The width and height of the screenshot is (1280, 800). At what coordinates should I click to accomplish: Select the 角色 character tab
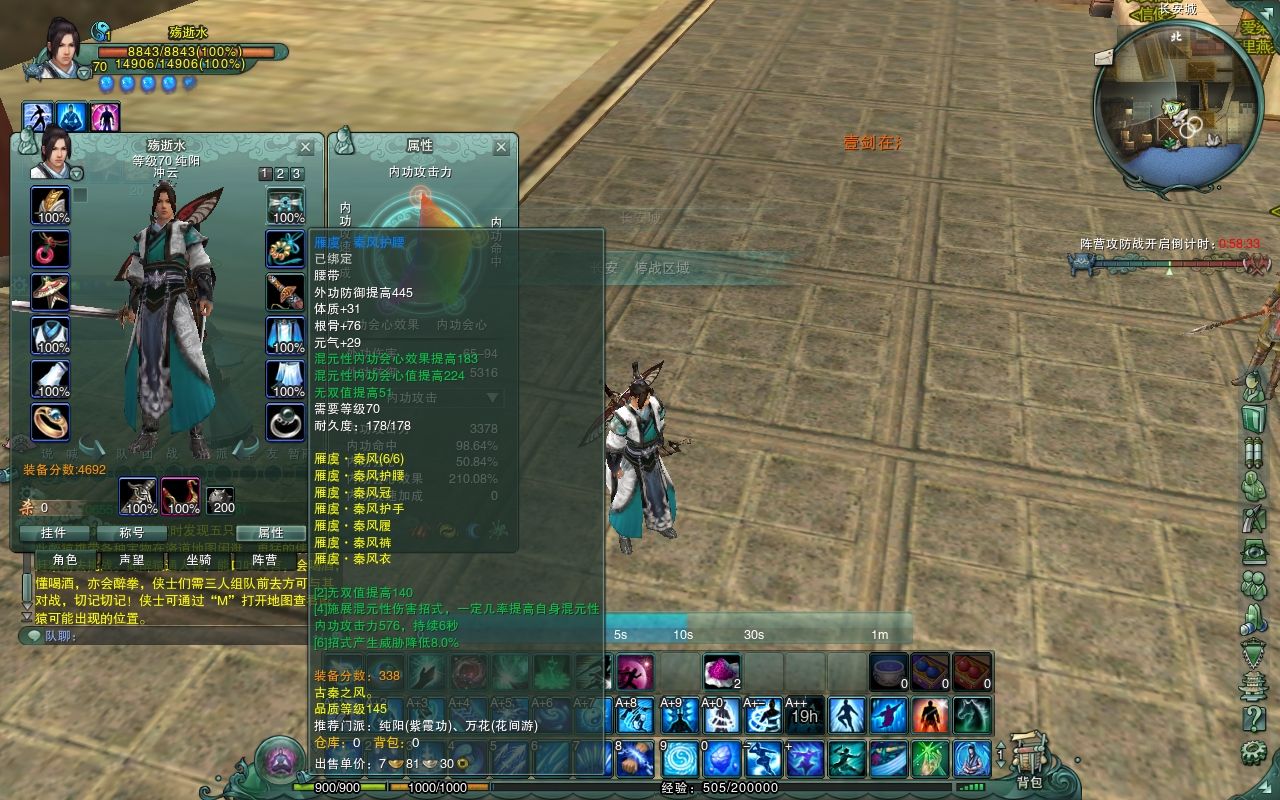(65, 560)
